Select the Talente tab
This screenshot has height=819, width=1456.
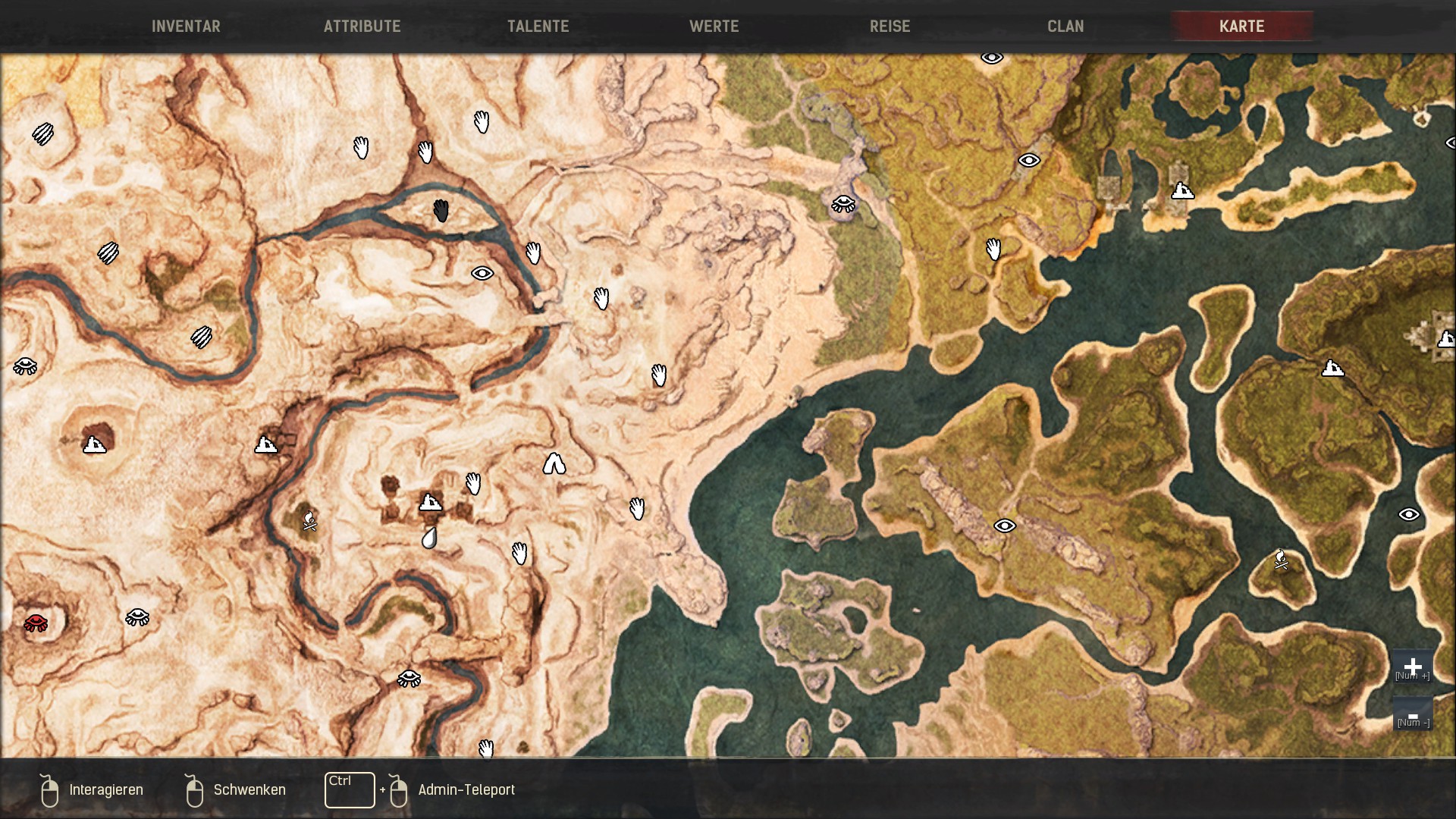coord(538,27)
